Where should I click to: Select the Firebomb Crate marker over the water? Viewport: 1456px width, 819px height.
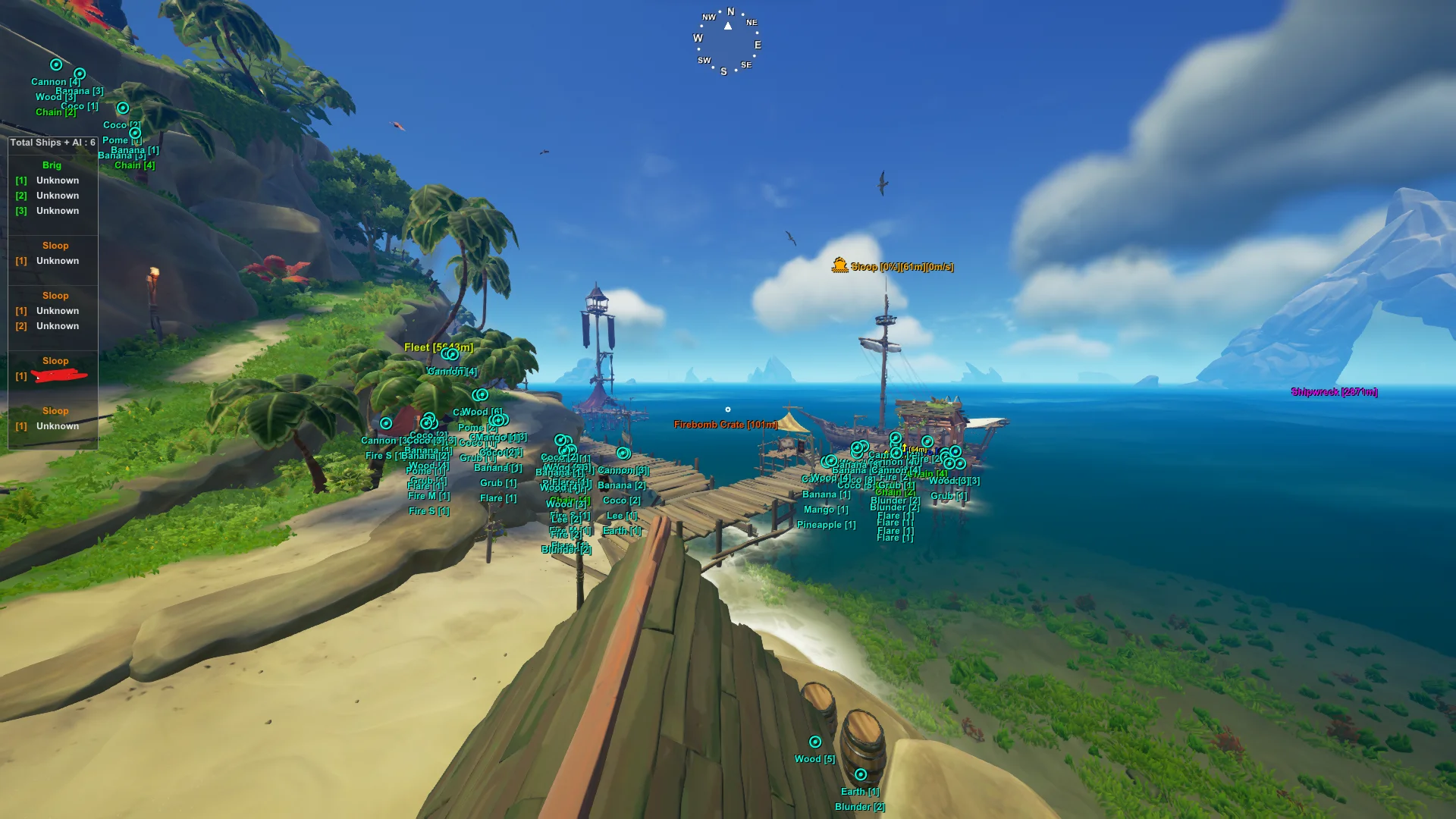tap(724, 425)
